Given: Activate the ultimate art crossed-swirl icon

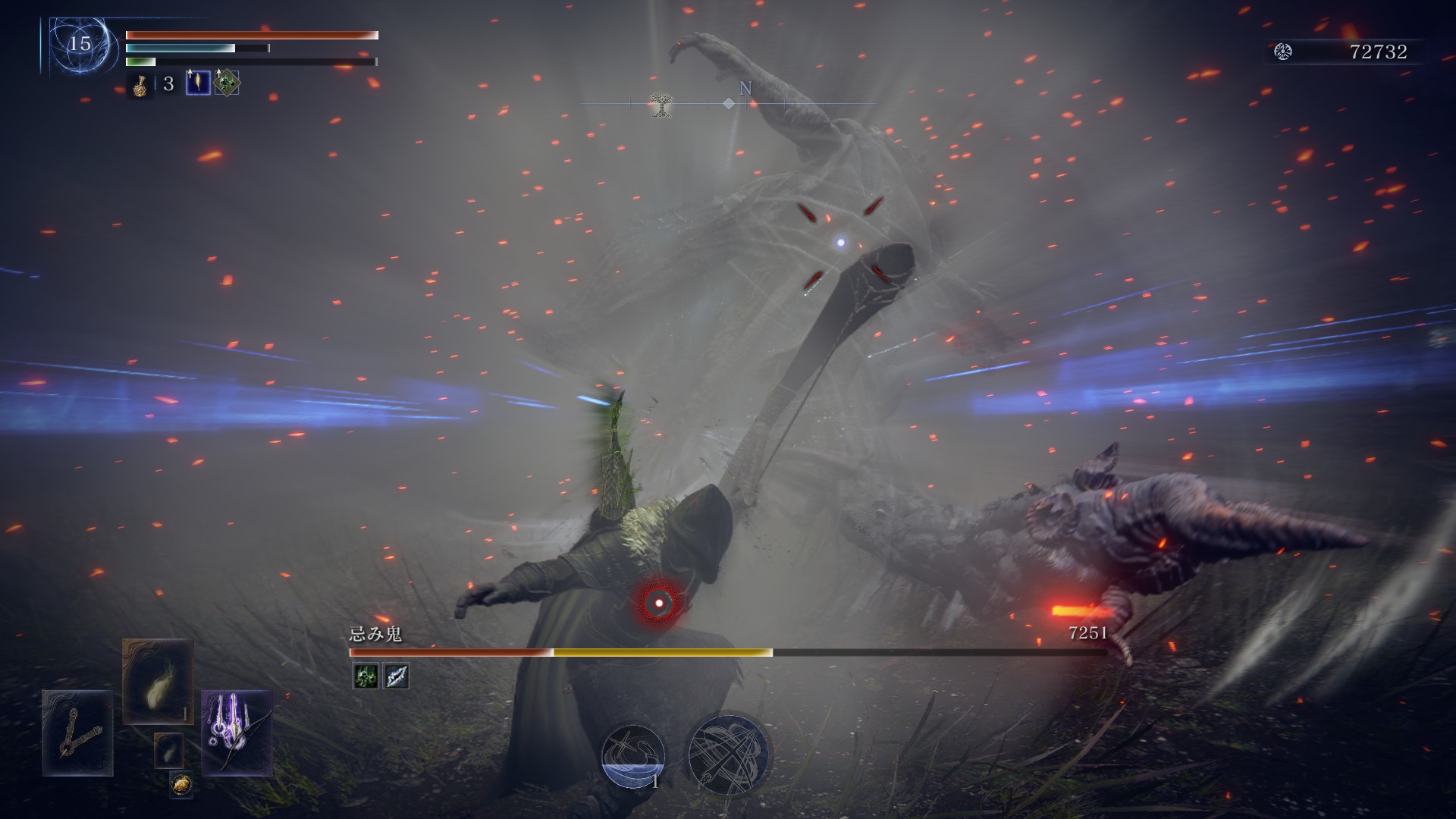Looking at the screenshot, I should coord(728,755).
